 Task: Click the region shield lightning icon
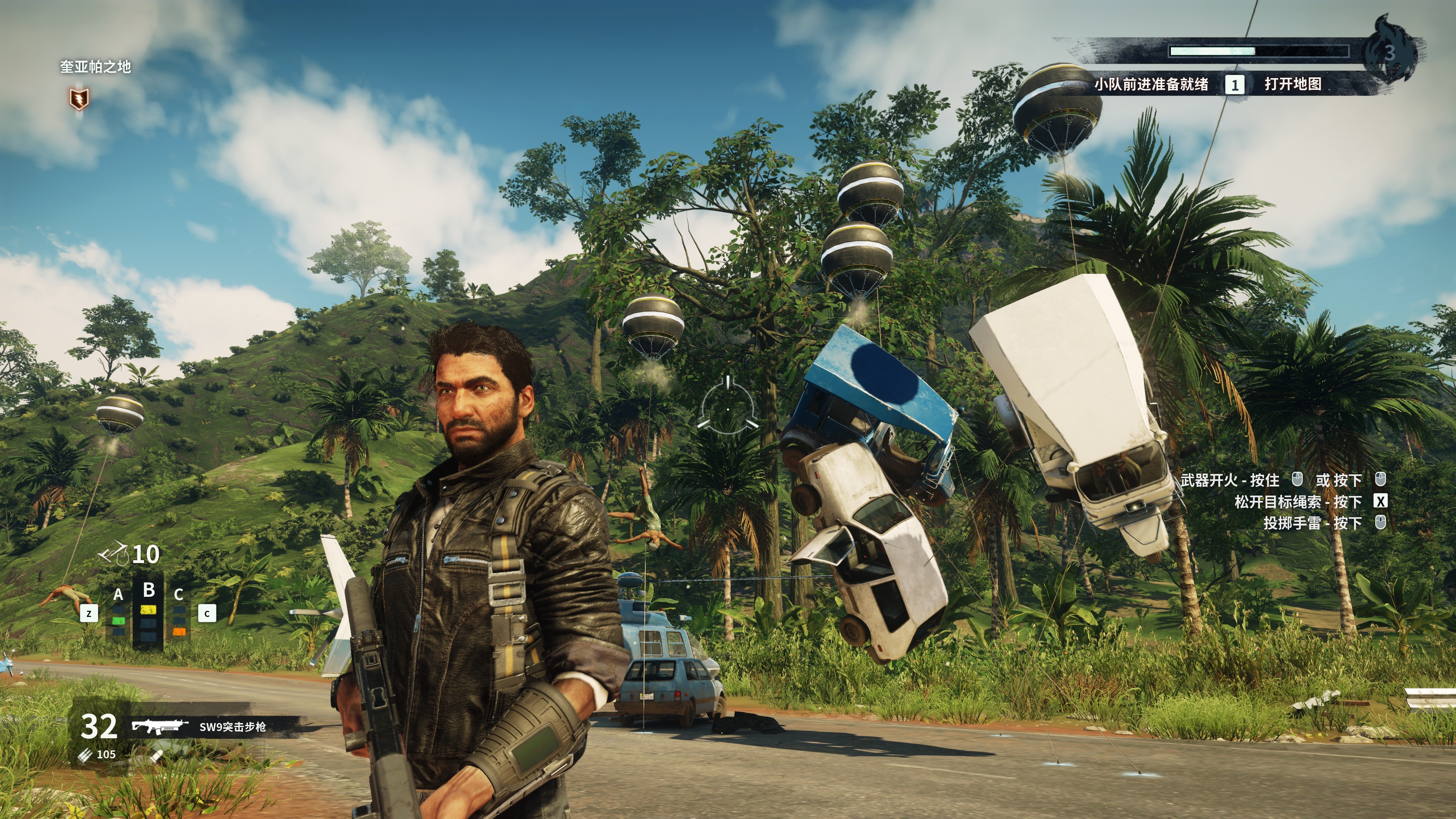pos(79,99)
